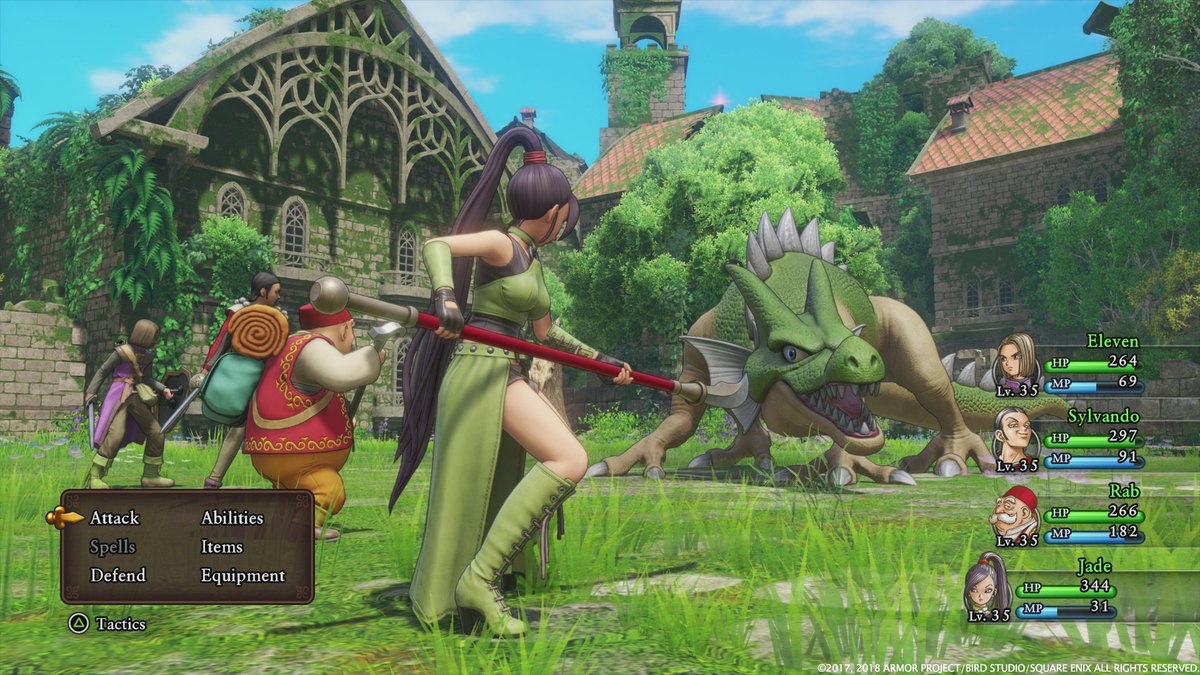Image resolution: width=1200 pixels, height=675 pixels.
Task: Open the Items menu
Action: tap(221, 547)
